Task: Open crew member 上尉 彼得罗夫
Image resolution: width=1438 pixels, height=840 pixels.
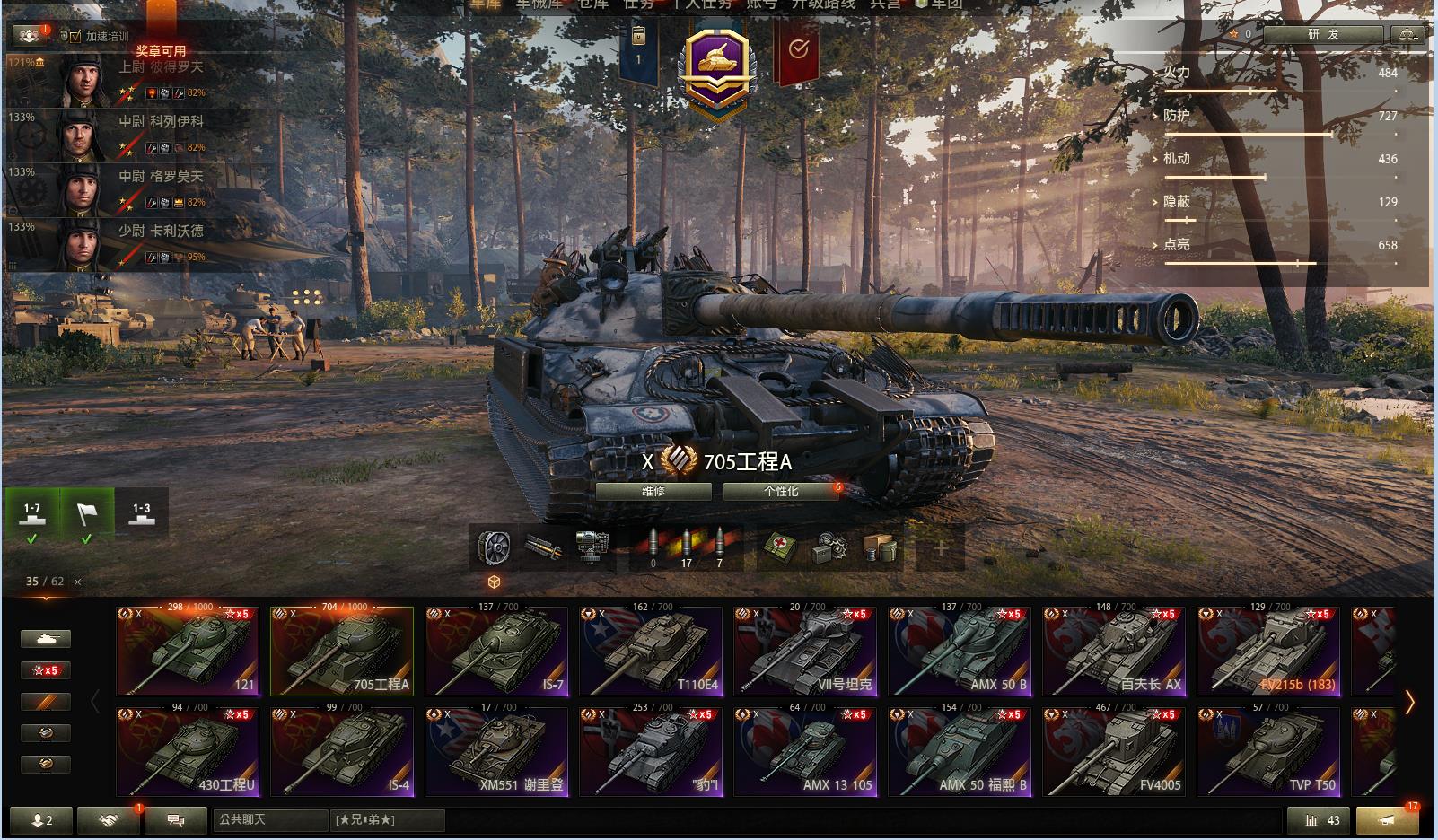Action: coord(135,80)
